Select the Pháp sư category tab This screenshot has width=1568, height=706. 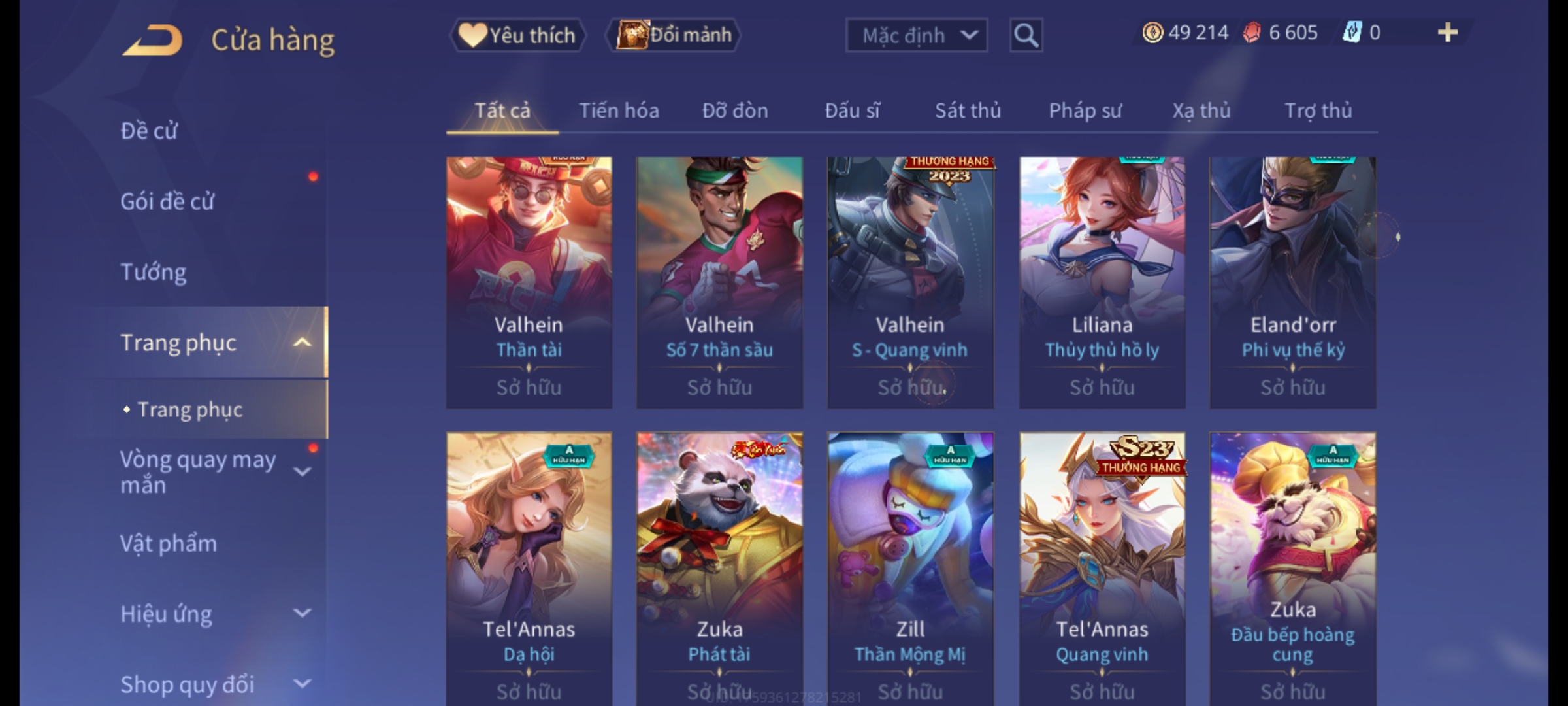pyautogui.click(x=1085, y=110)
